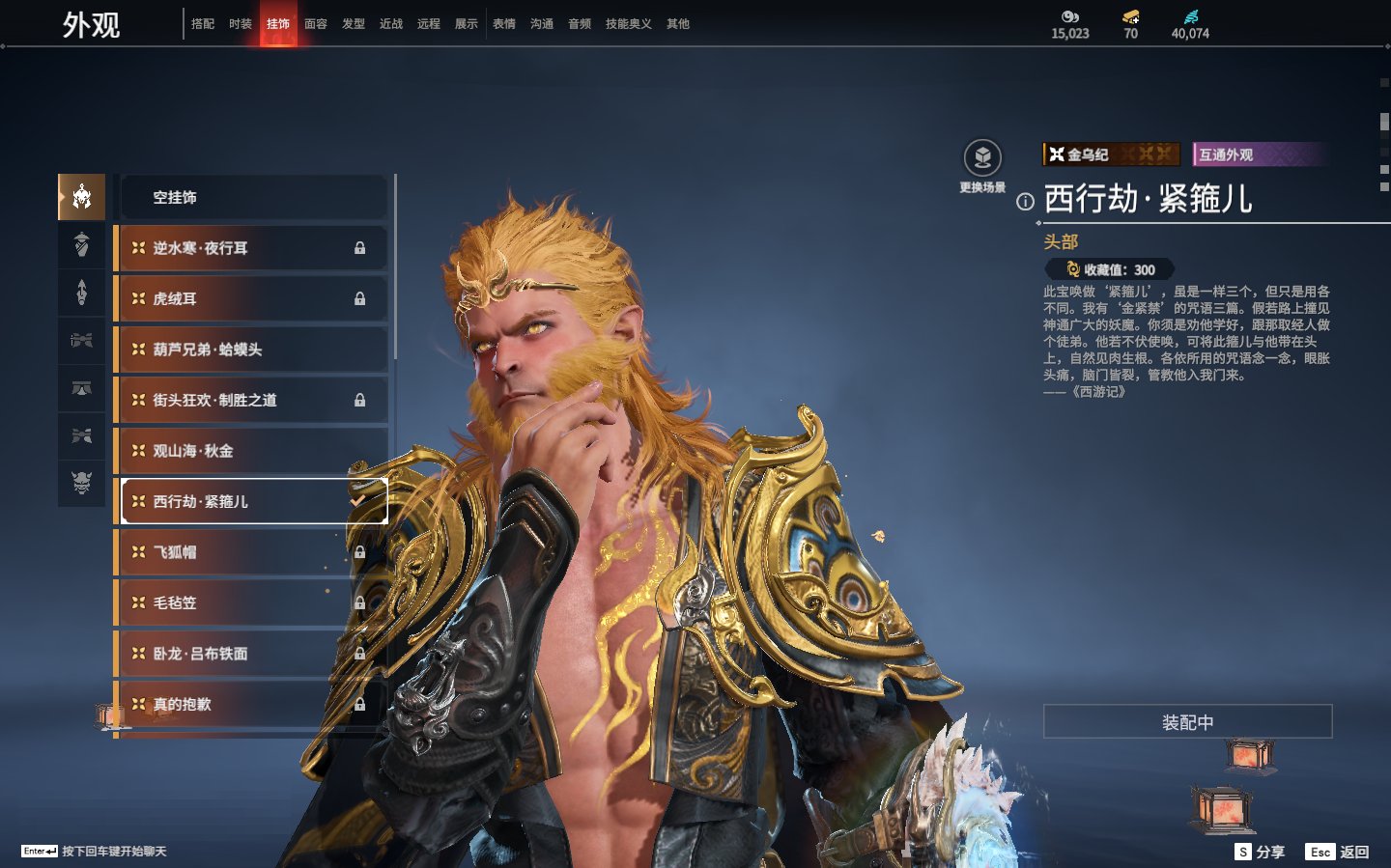Choose the 空挂饰 empty accessory option
The height and width of the screenshot is (868, 1391).
(253, 197)
